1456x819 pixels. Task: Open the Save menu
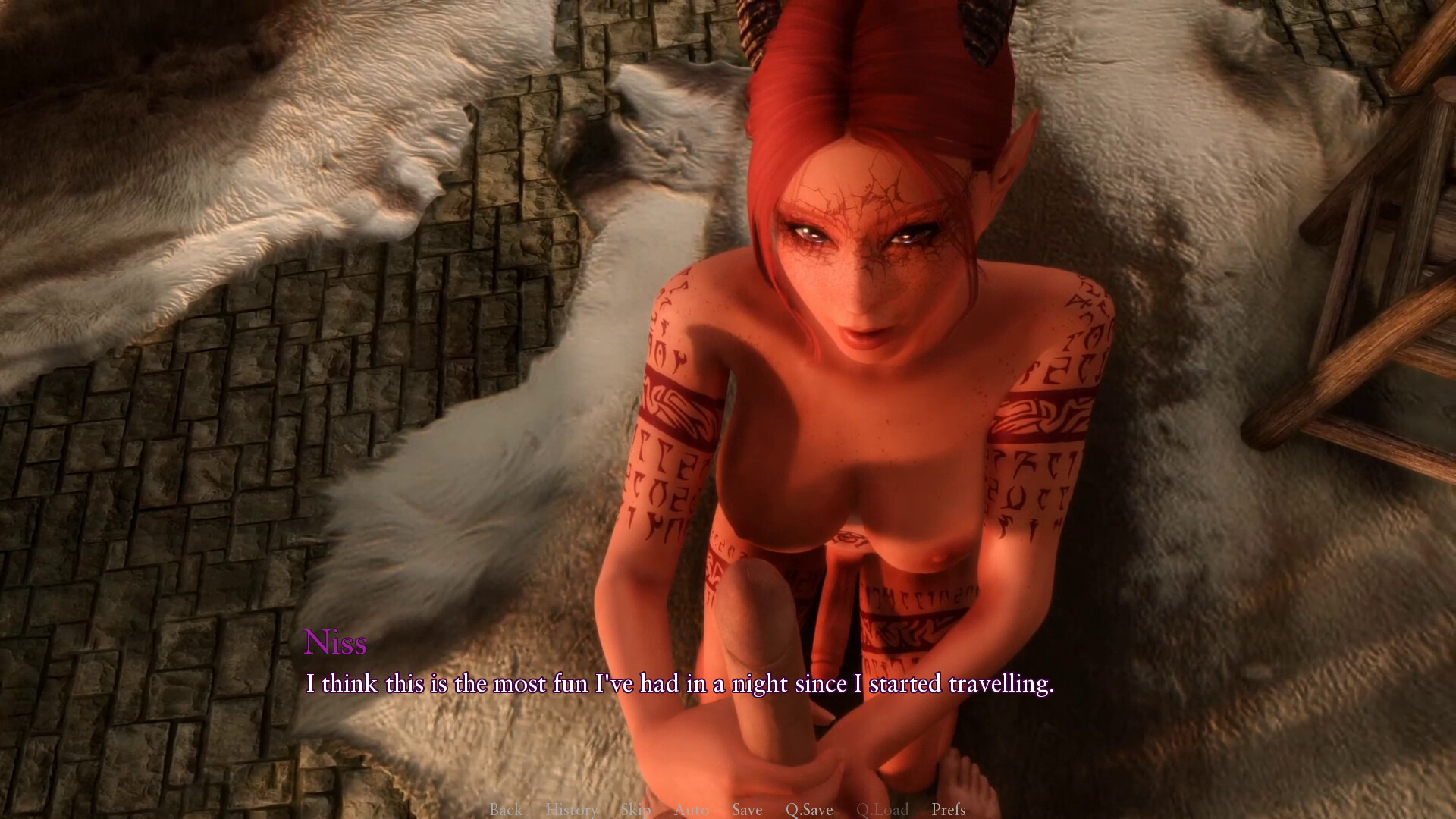point(747,809)
